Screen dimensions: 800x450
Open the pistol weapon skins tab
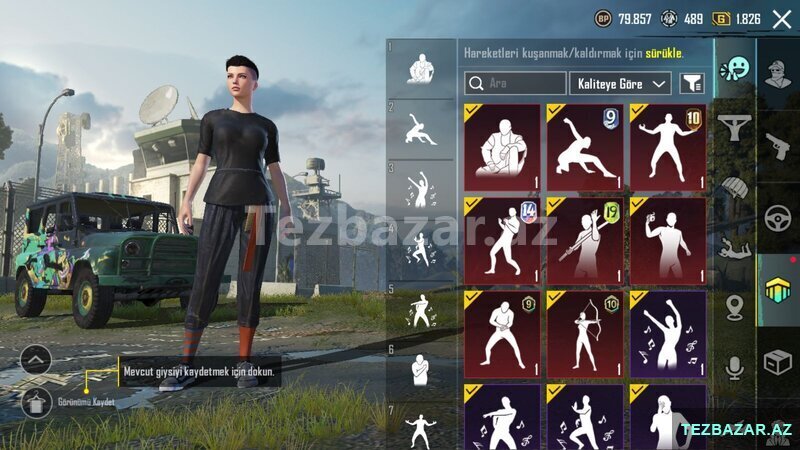pyautogui.click(x=778, y=143)
